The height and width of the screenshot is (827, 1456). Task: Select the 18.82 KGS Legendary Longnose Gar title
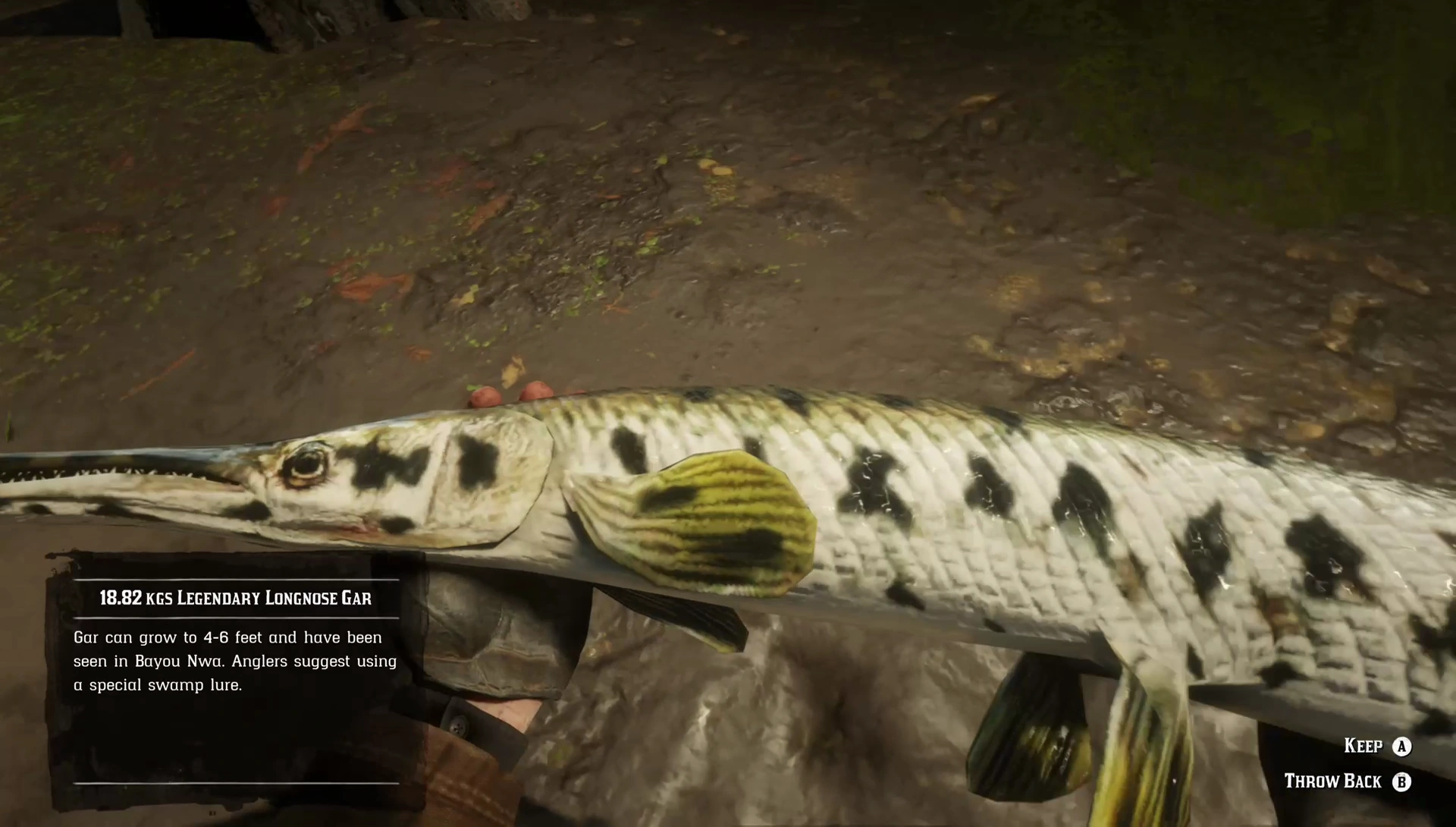[235, 598]
